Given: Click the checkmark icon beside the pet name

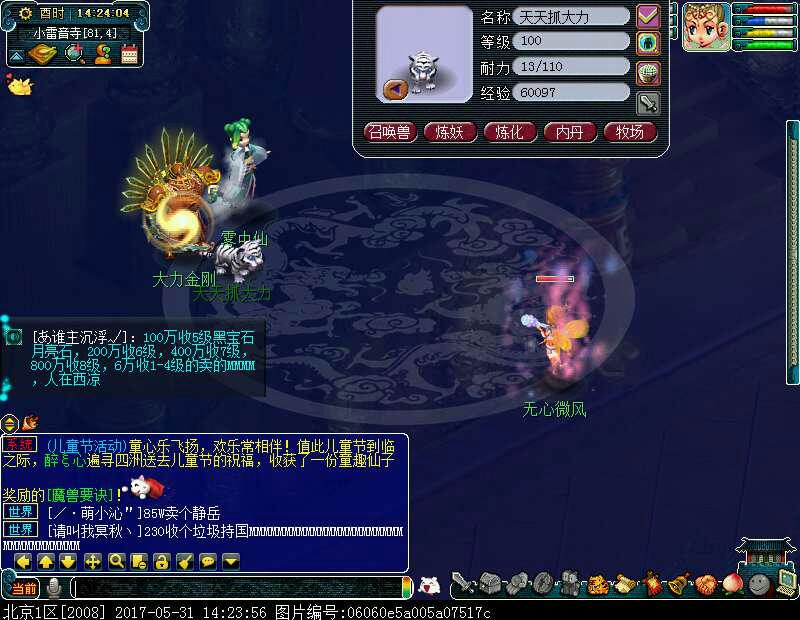Looking at the screenshot, I should click(x=648, y=17).
